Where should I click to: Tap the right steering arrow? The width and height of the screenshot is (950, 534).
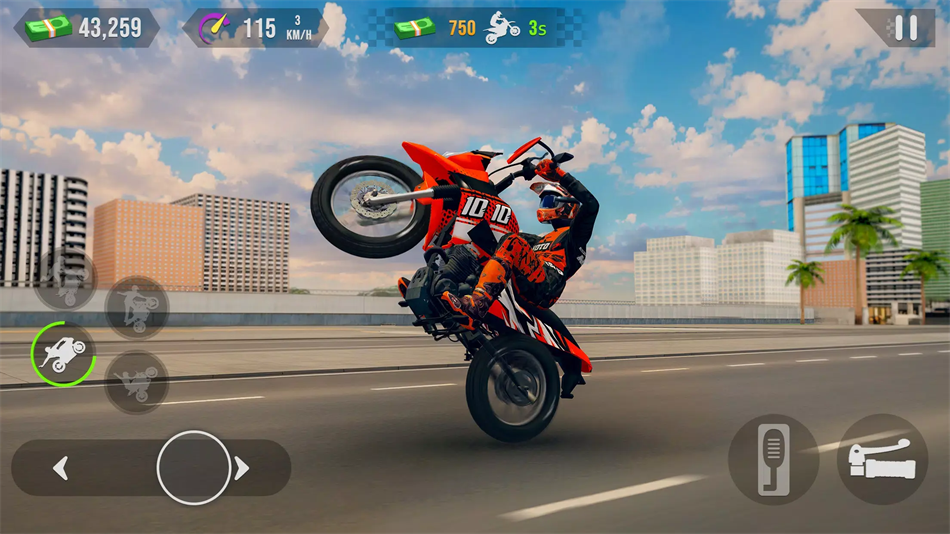241,467
